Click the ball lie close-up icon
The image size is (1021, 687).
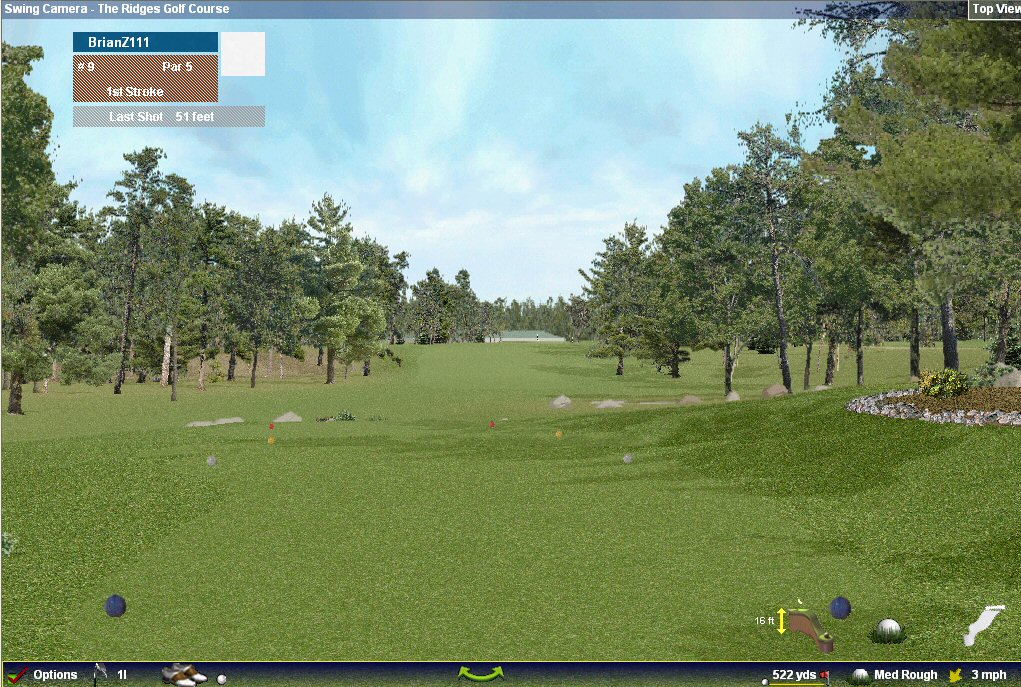click(x=888, y=630)
